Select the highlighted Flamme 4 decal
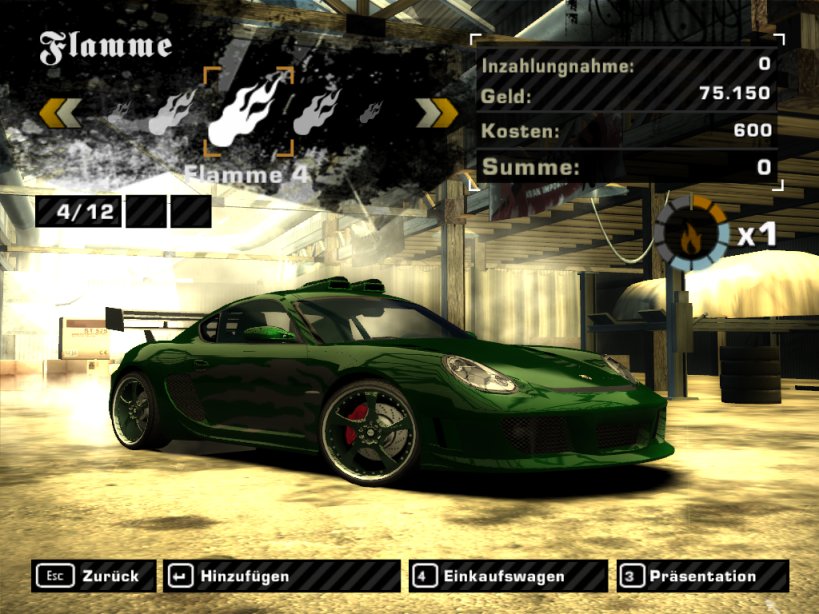 tap(248, 112)
